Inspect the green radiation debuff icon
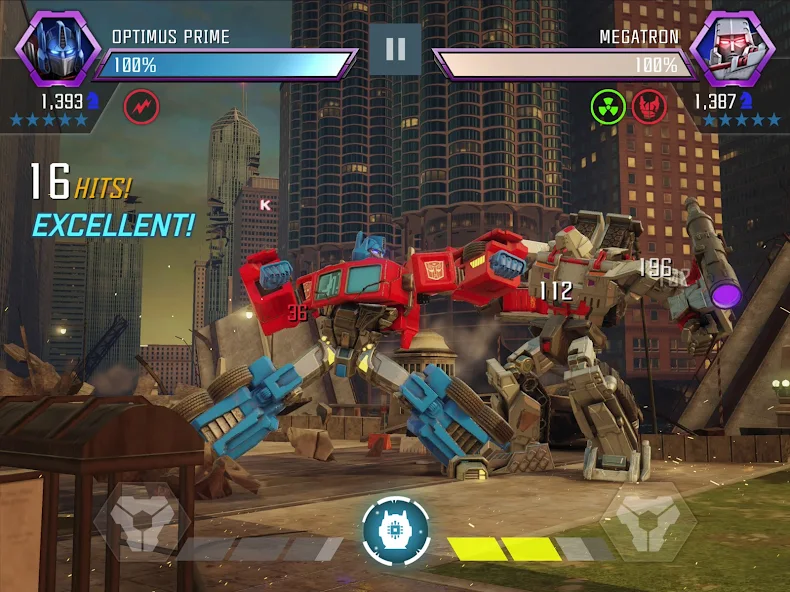The width and height of the screenshot is (790, 592). pyautogui.click(x=607, y=104)
